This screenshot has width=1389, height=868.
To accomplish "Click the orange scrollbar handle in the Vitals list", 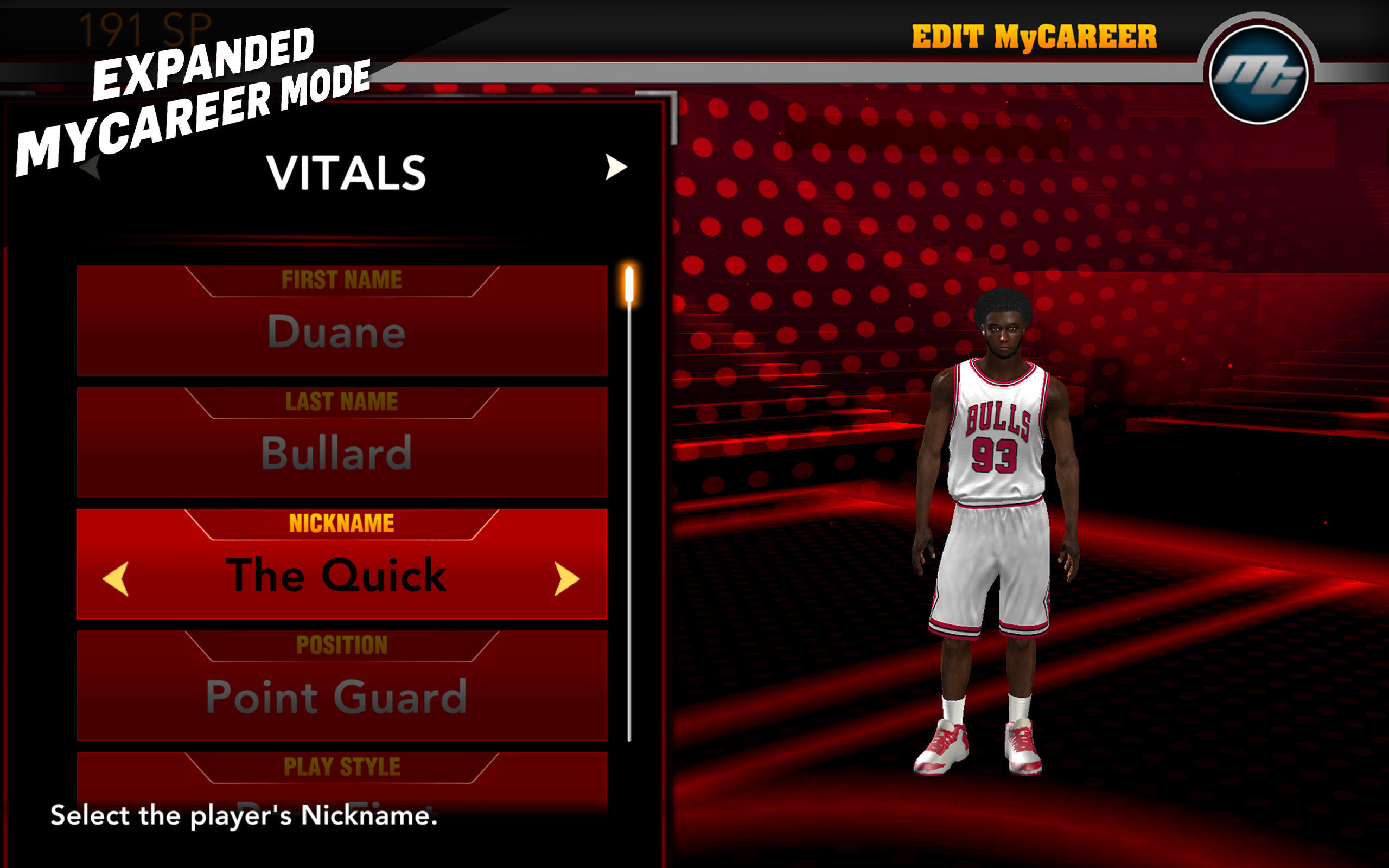I will (x=629, y=284).
